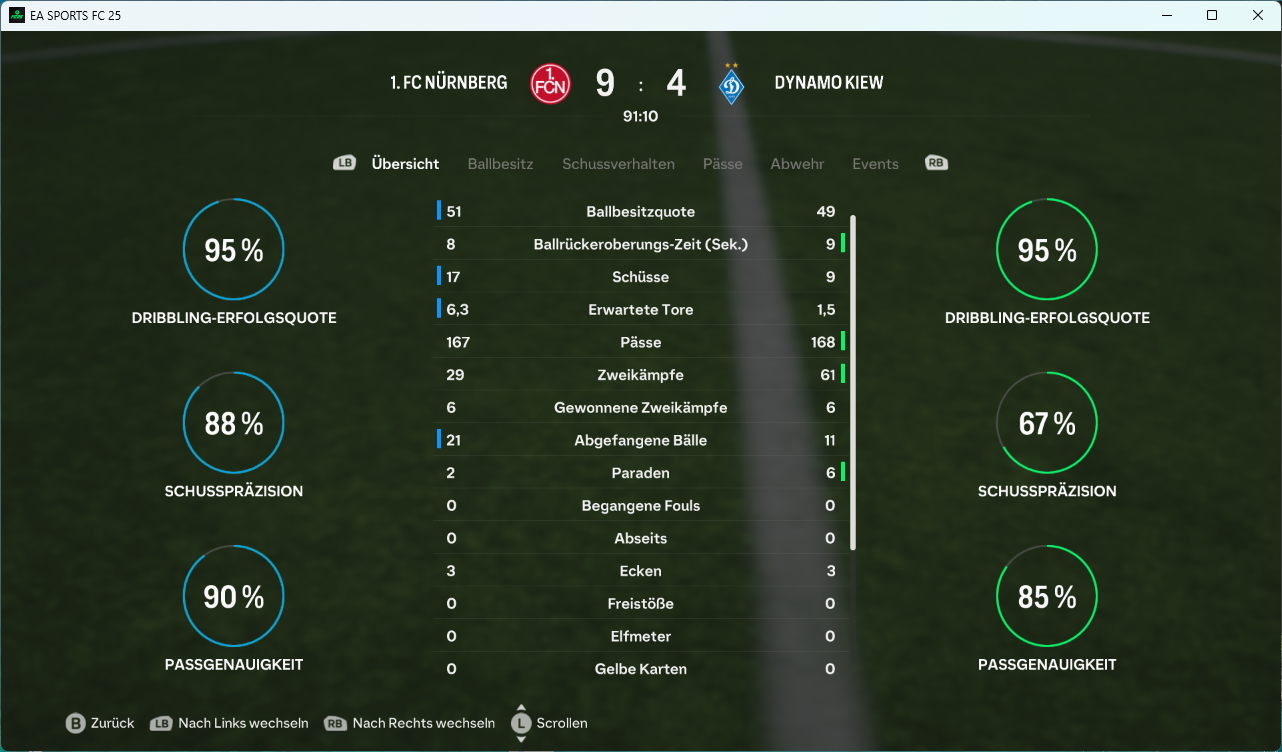Show the Schussverhalten tab
This screenshot has height=752, width=1282.
click(x=618, y=164)
